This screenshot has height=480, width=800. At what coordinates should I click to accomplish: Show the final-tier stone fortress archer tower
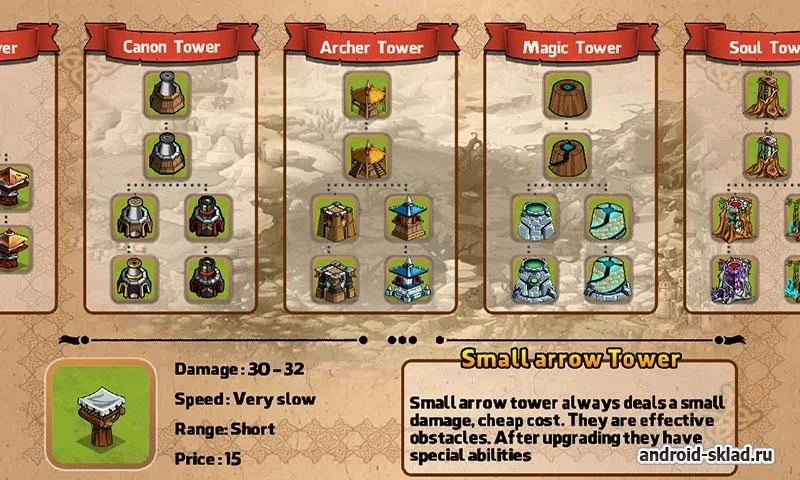coord(336,279)
